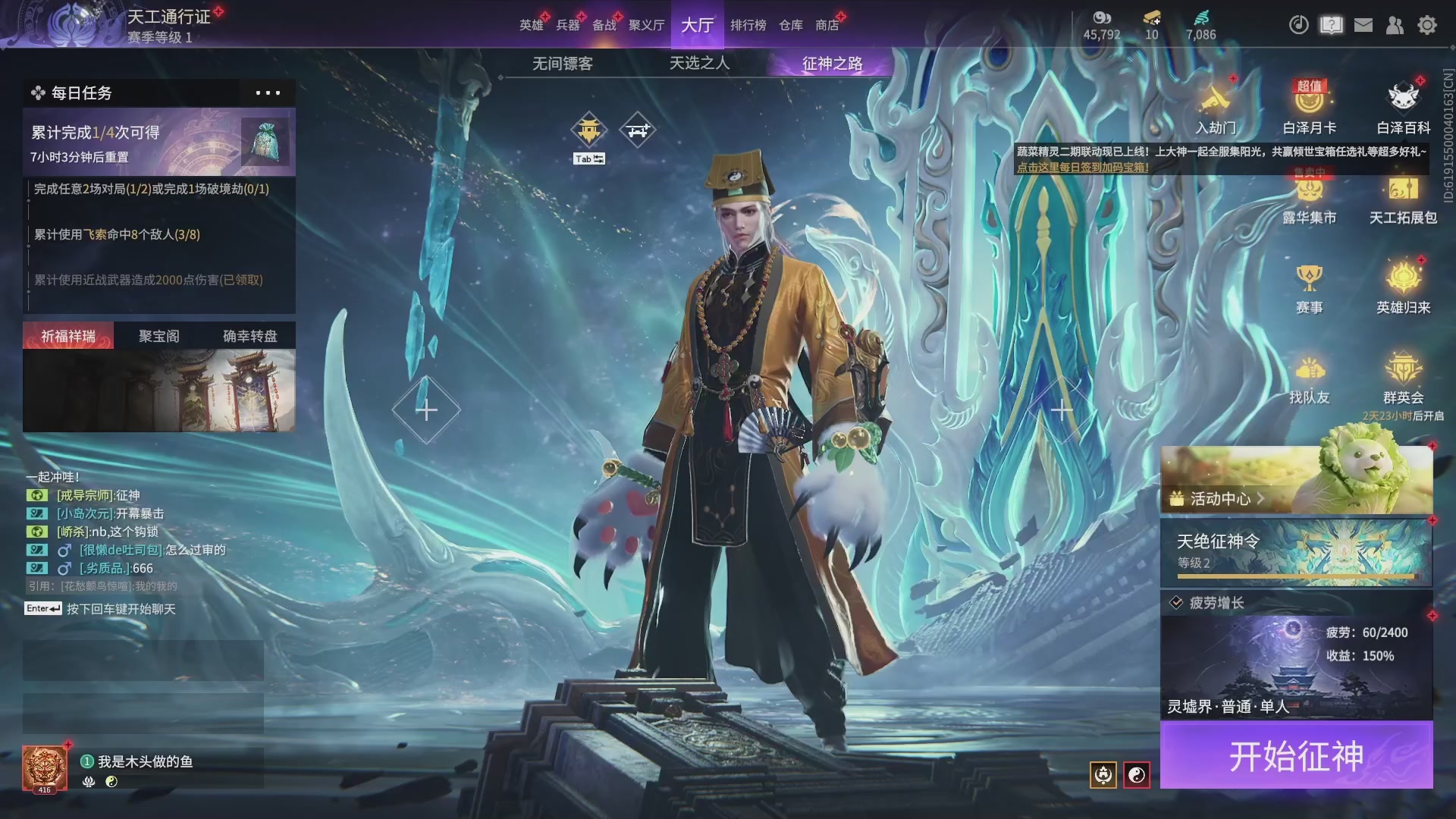Open the 赛事 tournaments icon

(x=1309, y=288)
